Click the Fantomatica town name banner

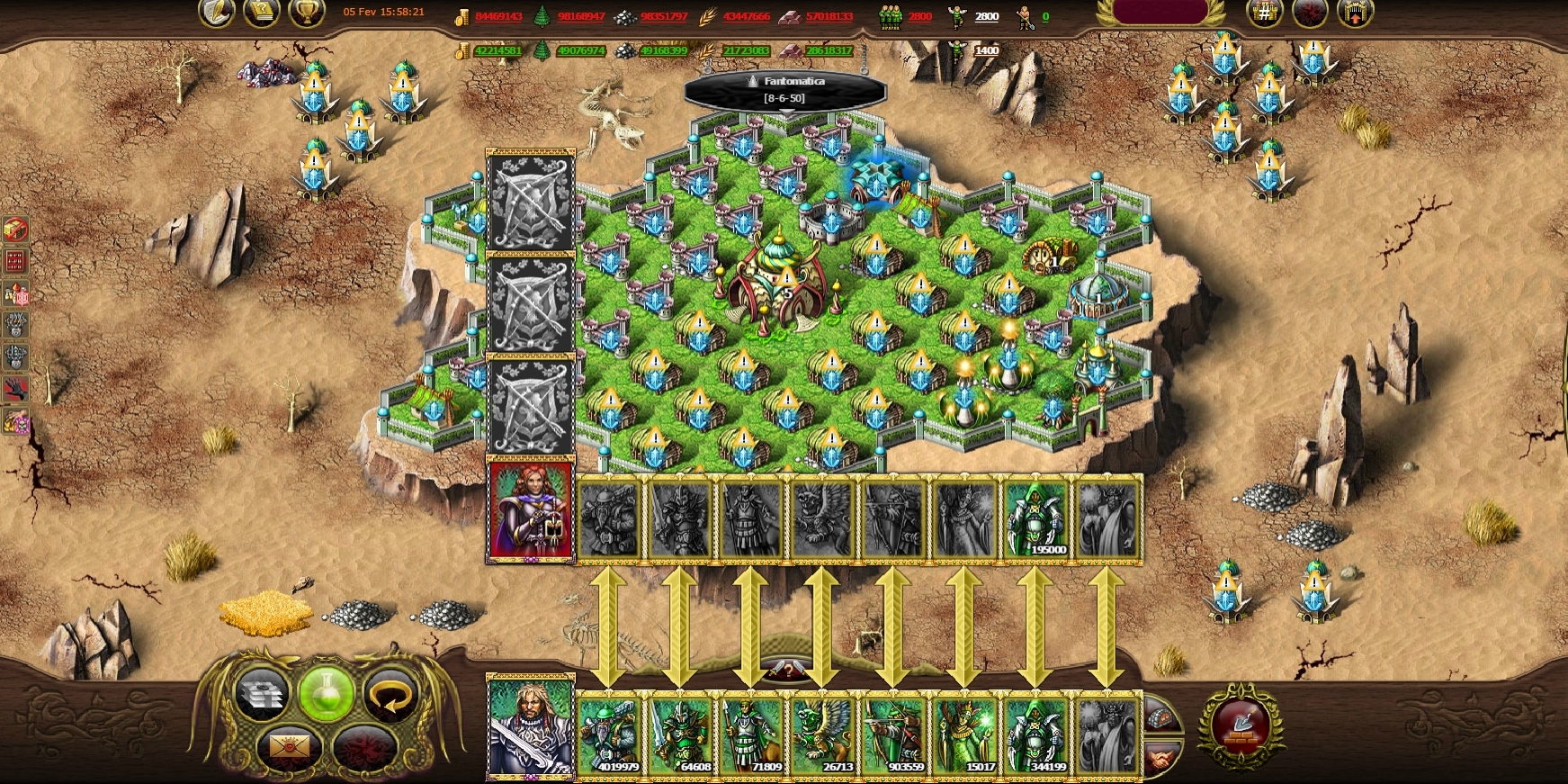[785, 89]
